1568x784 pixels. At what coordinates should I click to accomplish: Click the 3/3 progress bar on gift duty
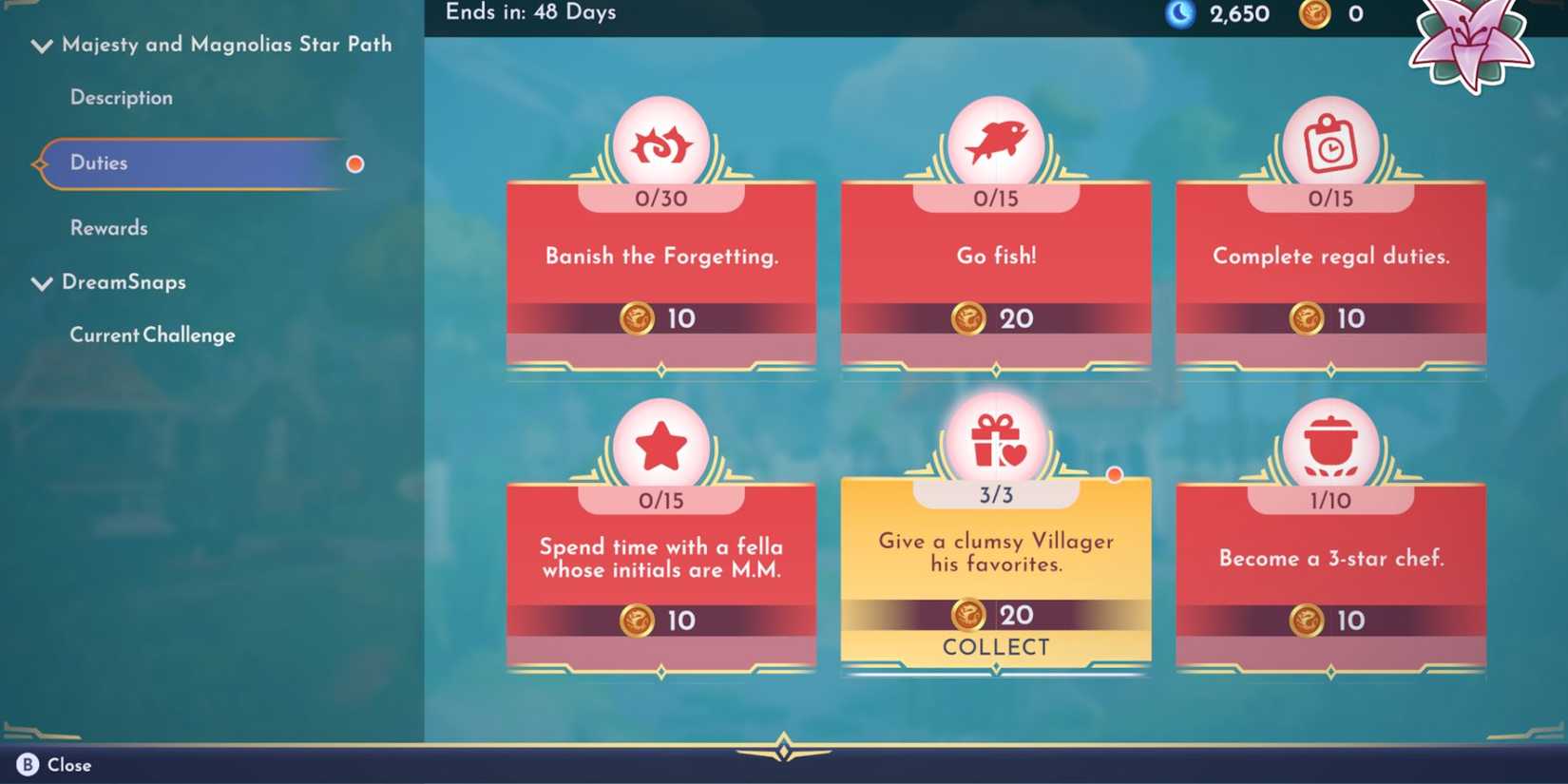(996, 494)
